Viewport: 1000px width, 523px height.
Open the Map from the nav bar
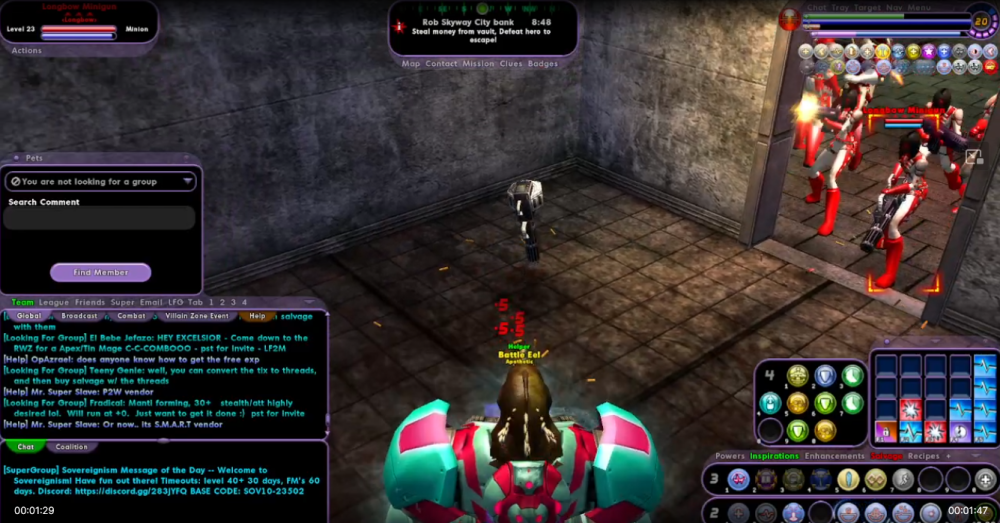point(411,64)
